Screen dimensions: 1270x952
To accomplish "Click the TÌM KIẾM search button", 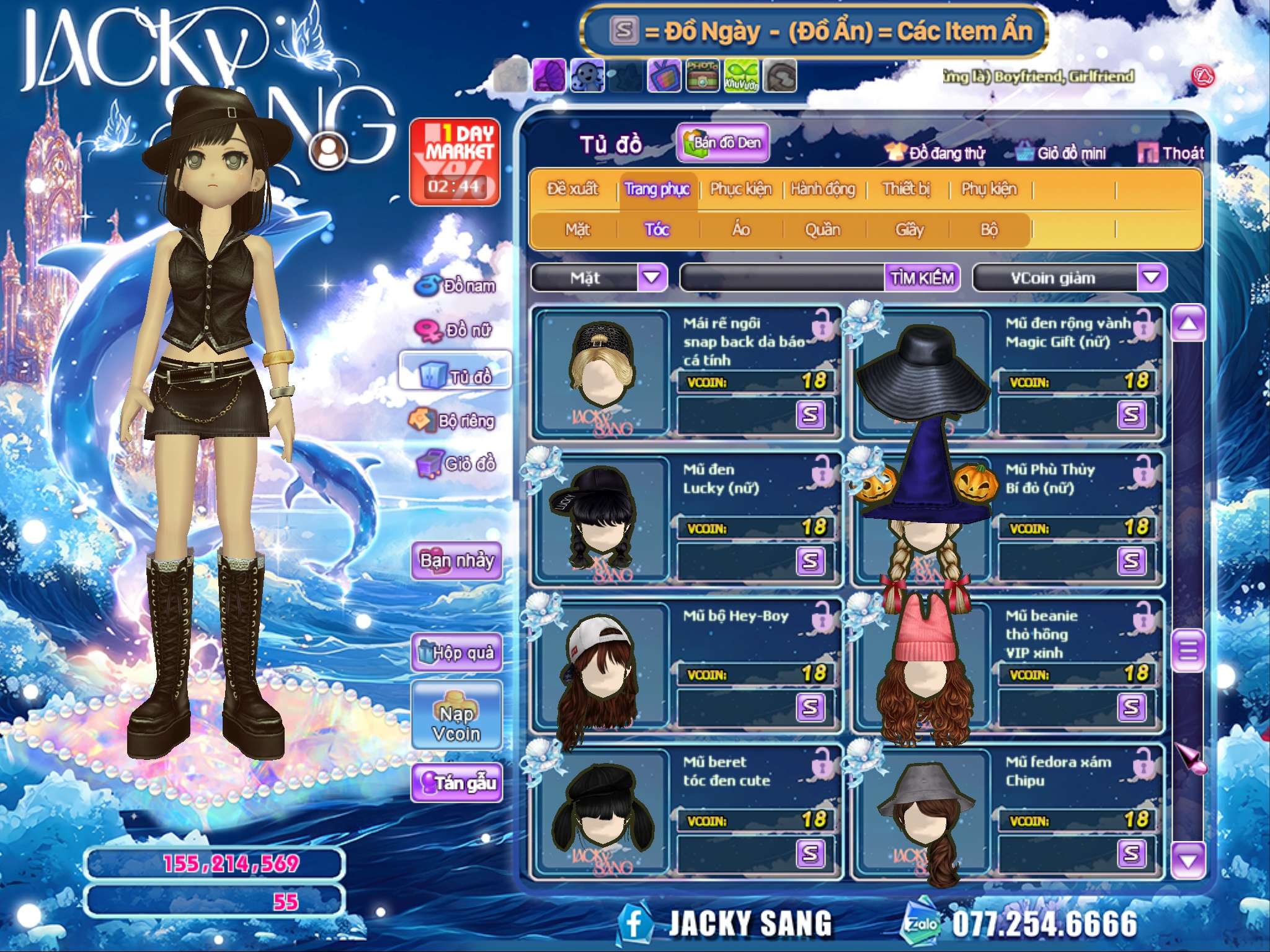I will [x=922, y=278].
